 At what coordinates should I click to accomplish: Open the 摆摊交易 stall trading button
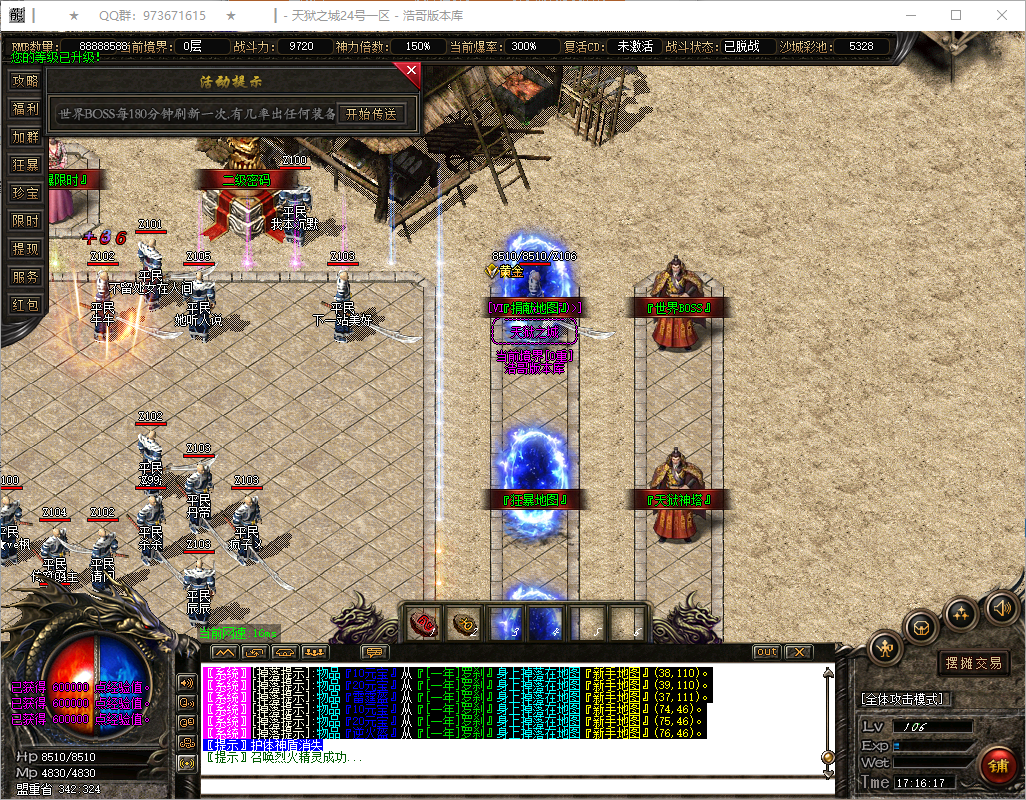point(973,662)
